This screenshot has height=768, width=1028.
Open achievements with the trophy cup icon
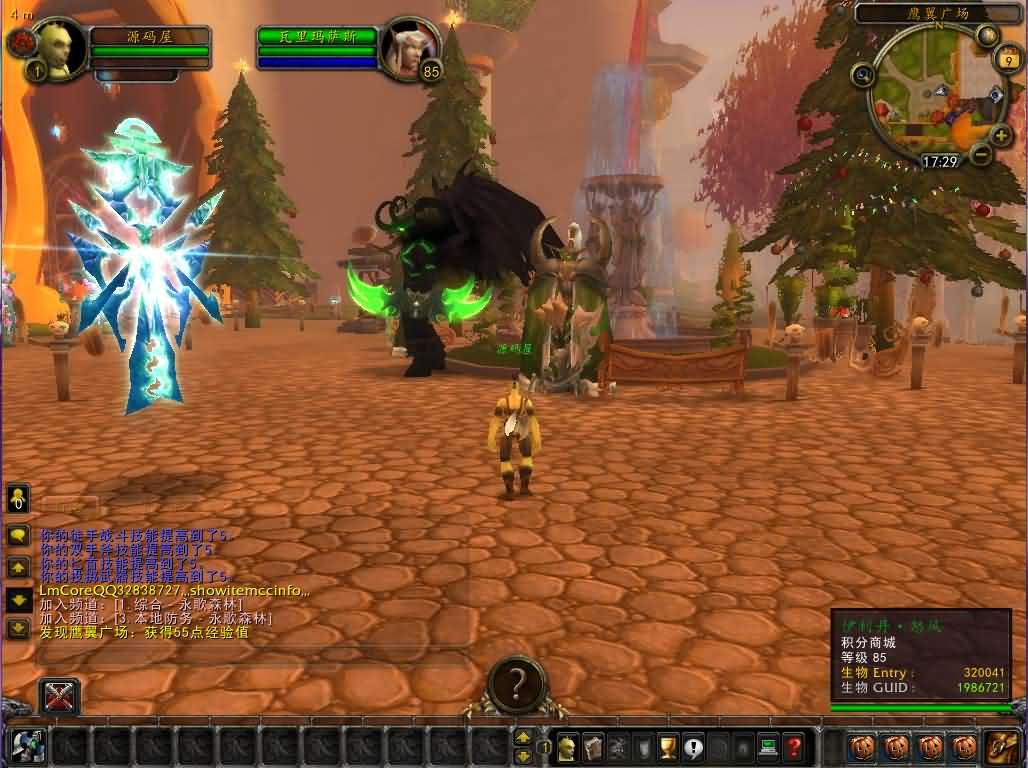[668, 746]
